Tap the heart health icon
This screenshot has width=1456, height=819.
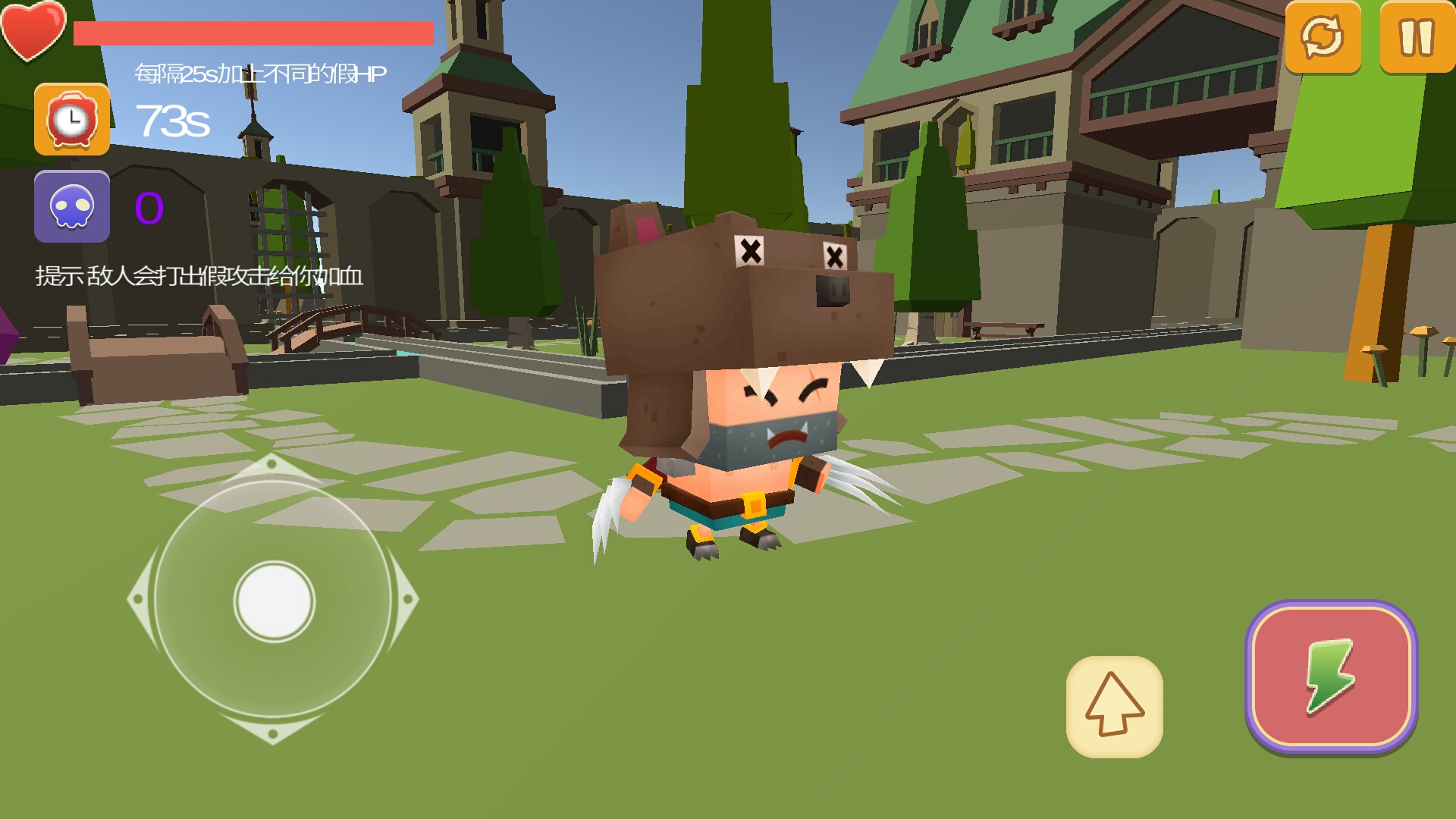30,32
